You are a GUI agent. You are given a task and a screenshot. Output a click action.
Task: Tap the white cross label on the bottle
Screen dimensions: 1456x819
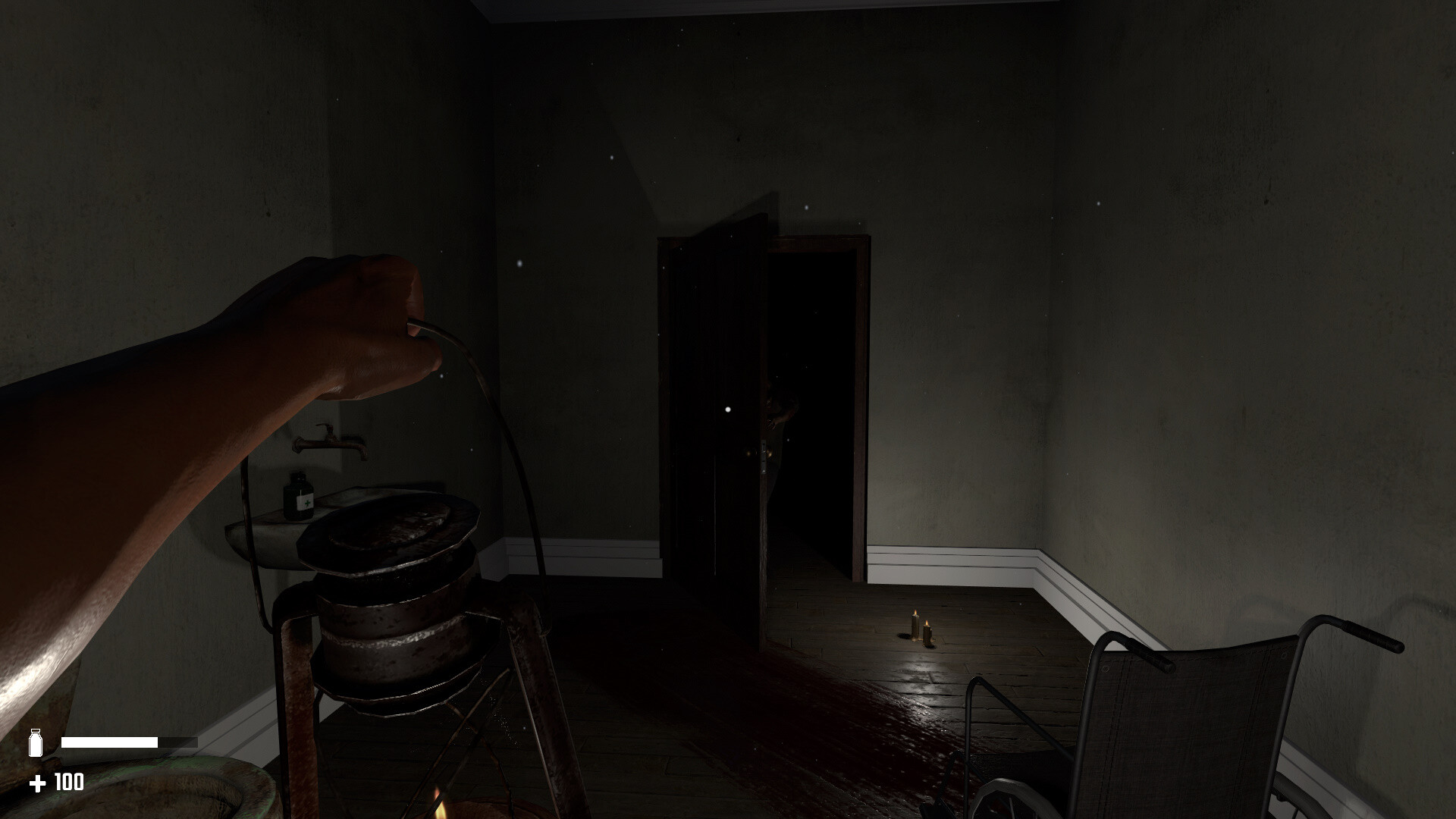306,503
